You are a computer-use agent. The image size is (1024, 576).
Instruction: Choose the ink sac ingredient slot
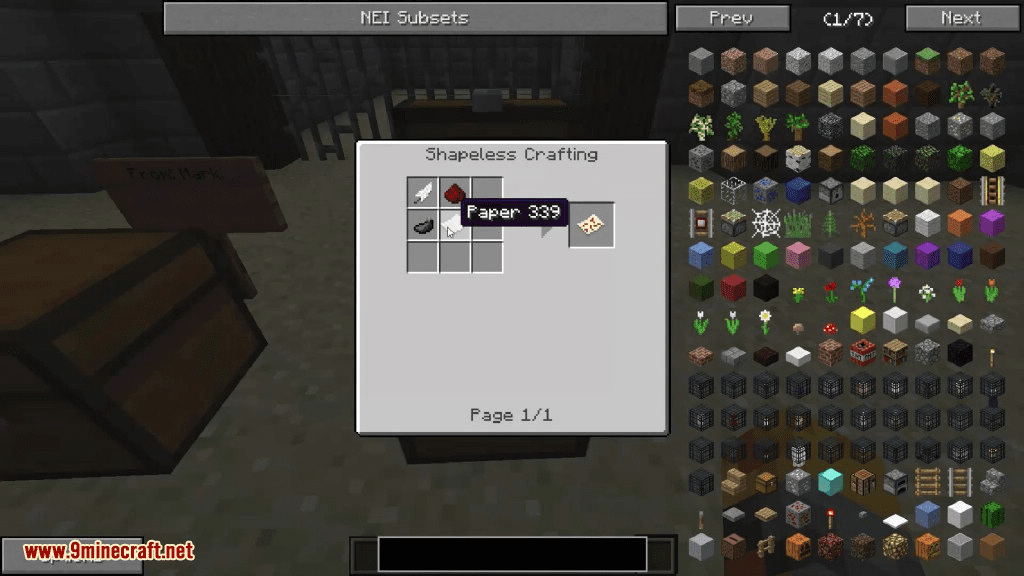point(423,225)
